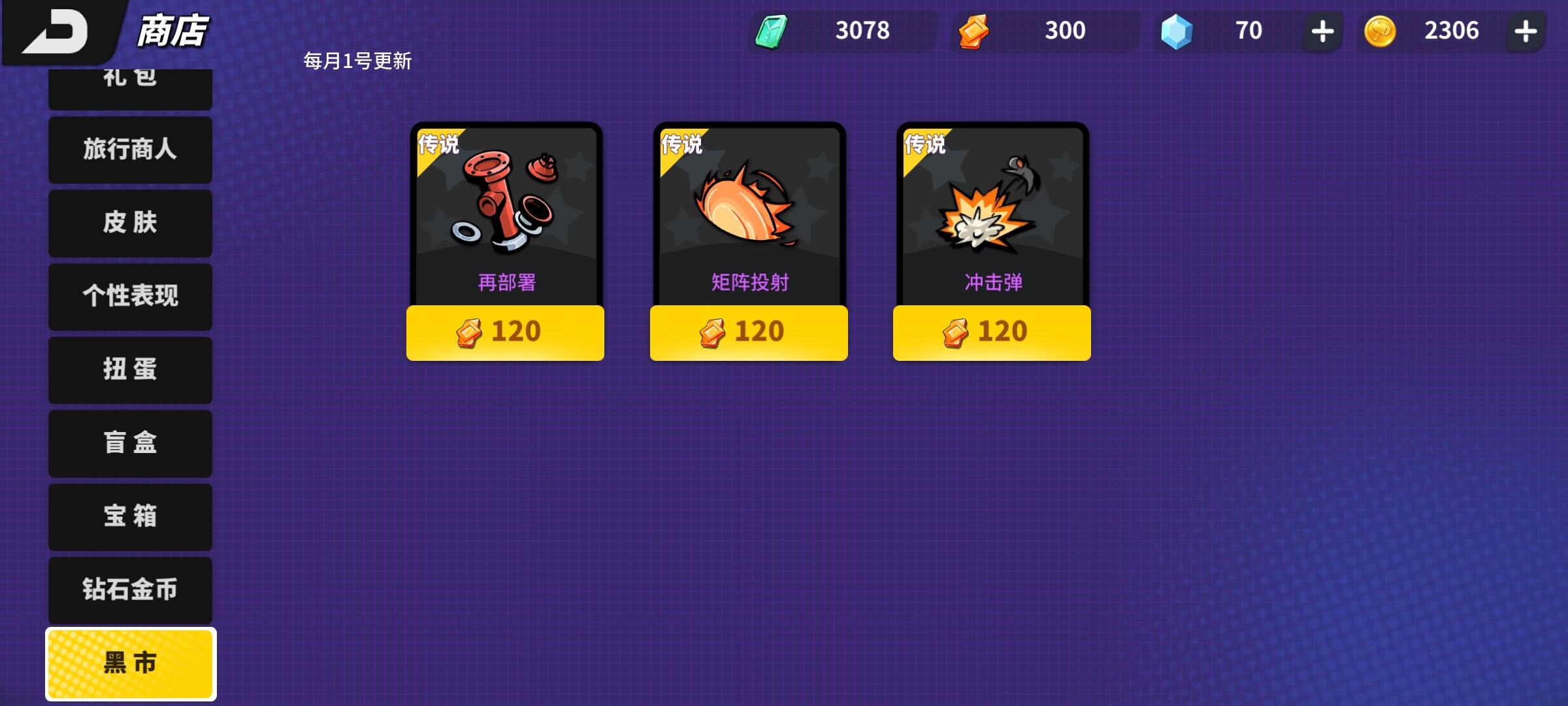The width and height of the screenshot is (1568, 706).
Task: Open the 黑市 black market tab
Action: tap(130, 663)
